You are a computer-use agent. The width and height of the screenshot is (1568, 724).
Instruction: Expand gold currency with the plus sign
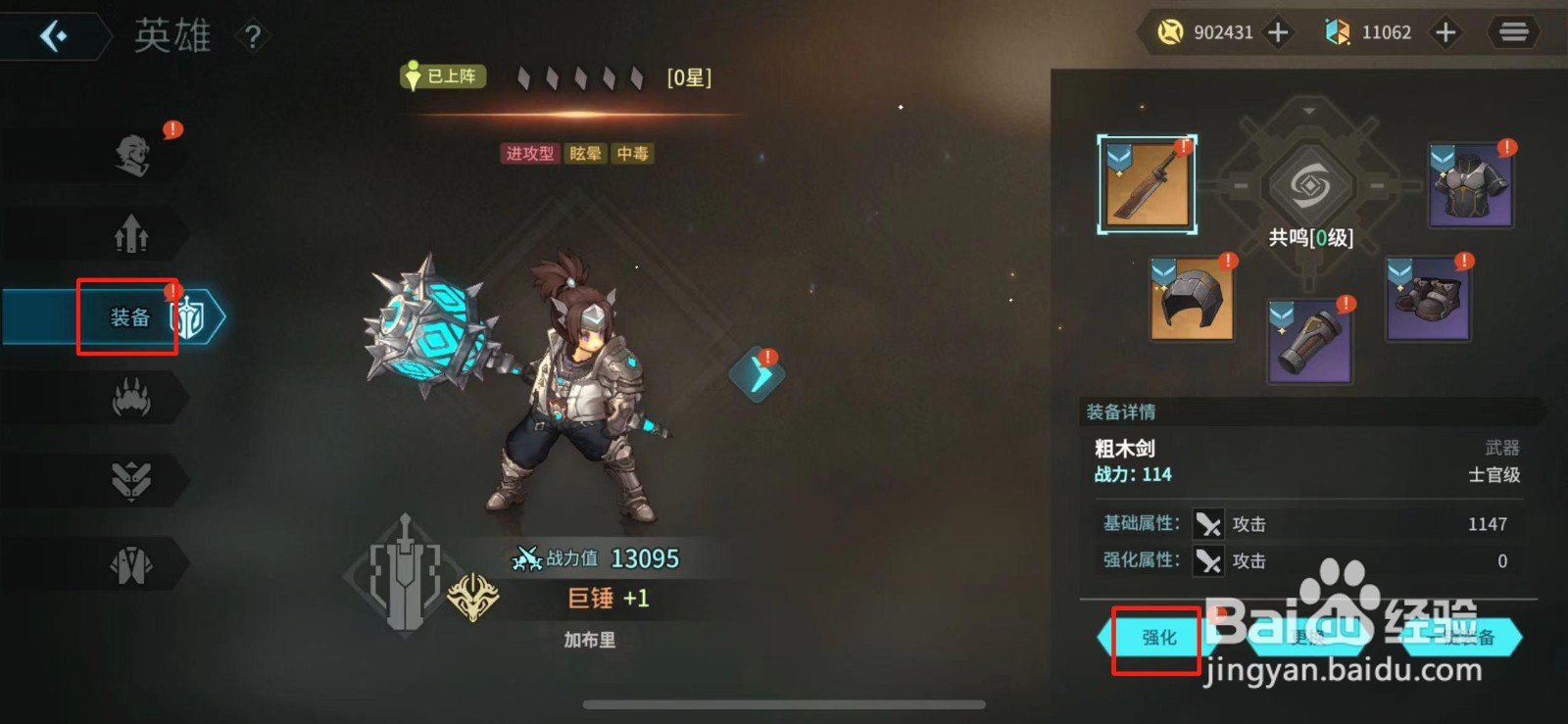pos(1277,31)
